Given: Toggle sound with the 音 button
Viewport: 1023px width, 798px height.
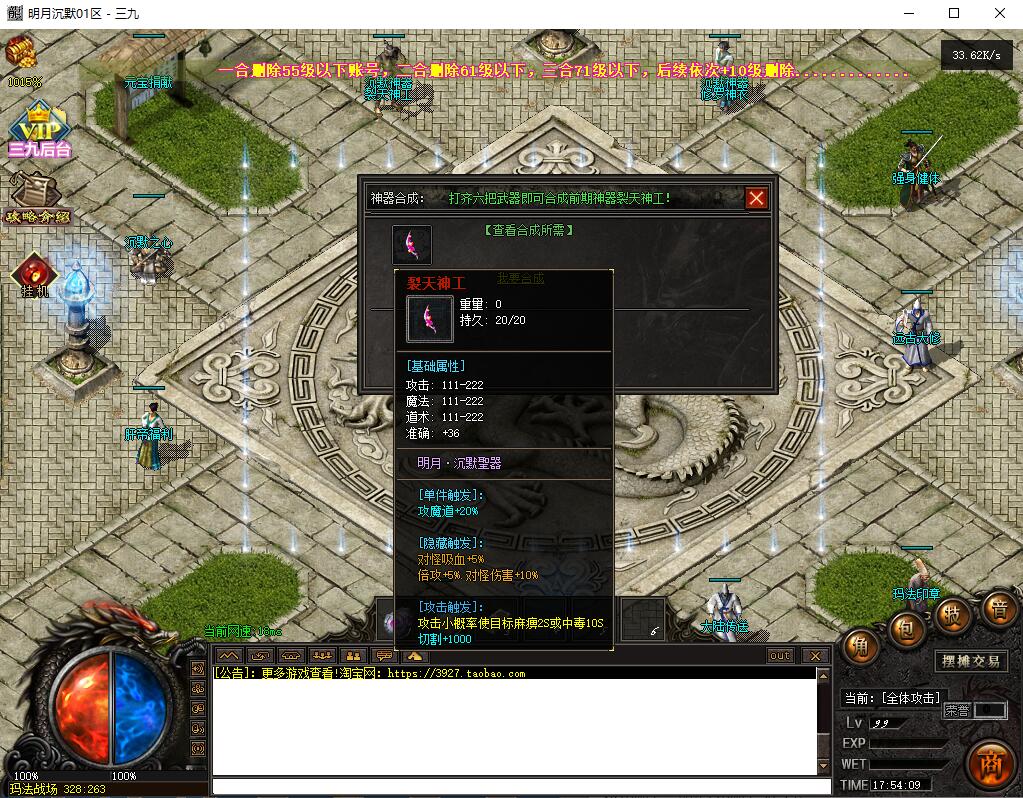Looking at the screenshot, I should pyautogui.click(x=998, y=606).
